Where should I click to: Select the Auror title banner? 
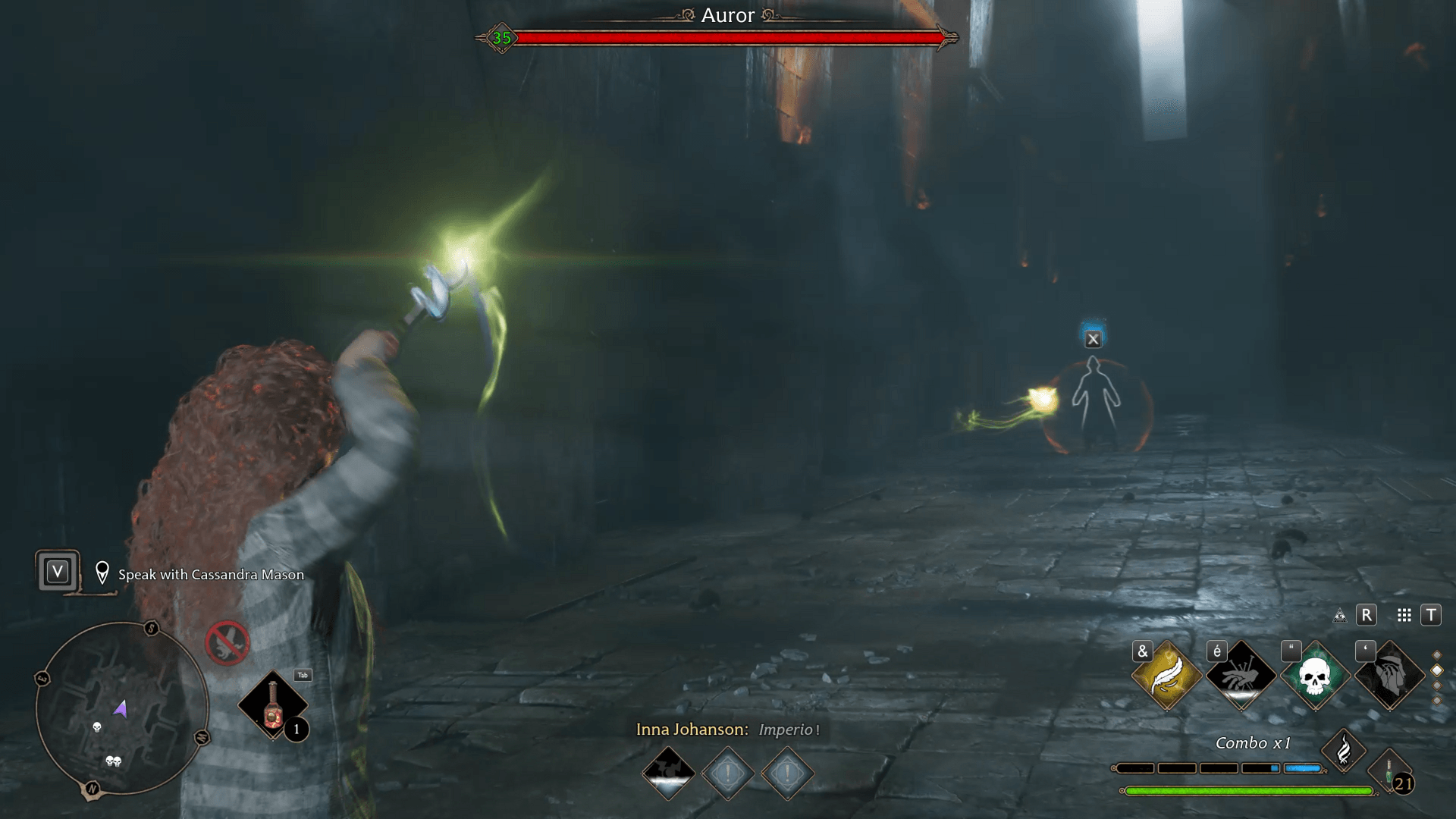pyautogui.click(x=728, y=15)
